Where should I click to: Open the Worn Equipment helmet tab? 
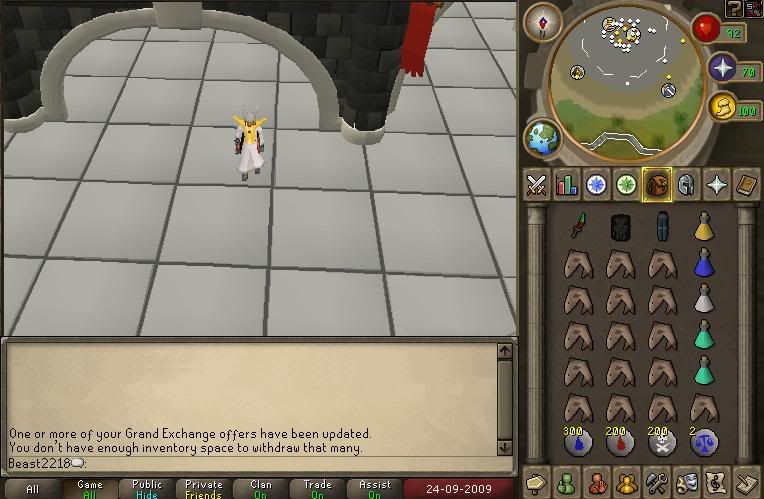click(x=686, y=184)
